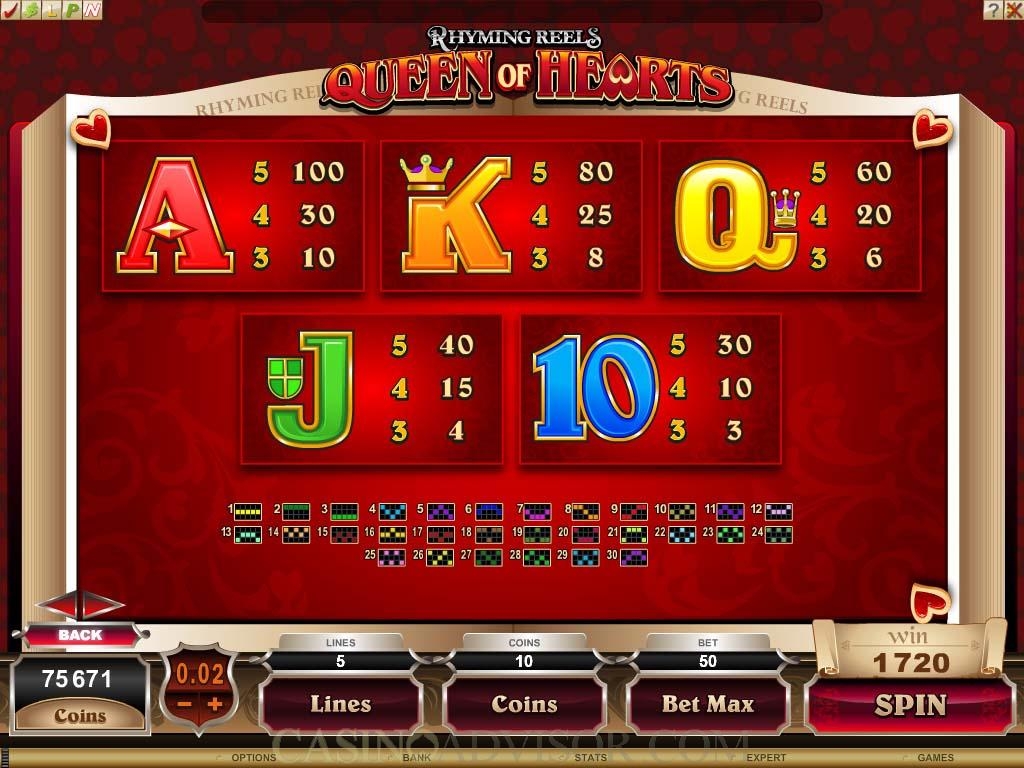Show next paytable page with right arrow
The height and width of the screenshot is (768, 1024).
(x=103, y=604)
